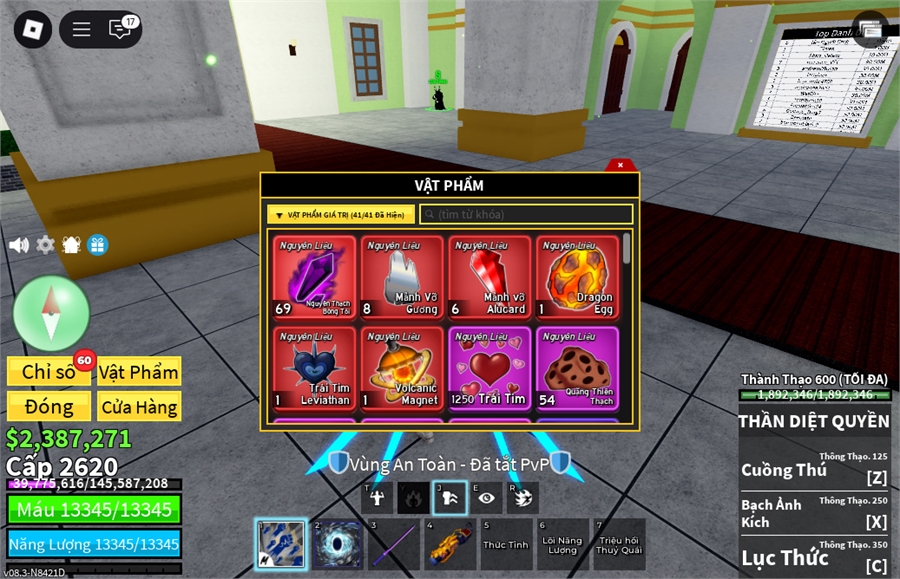Open the Chỉ số stats menu
The image size is (900, 579).
click(x=49, y=372)
